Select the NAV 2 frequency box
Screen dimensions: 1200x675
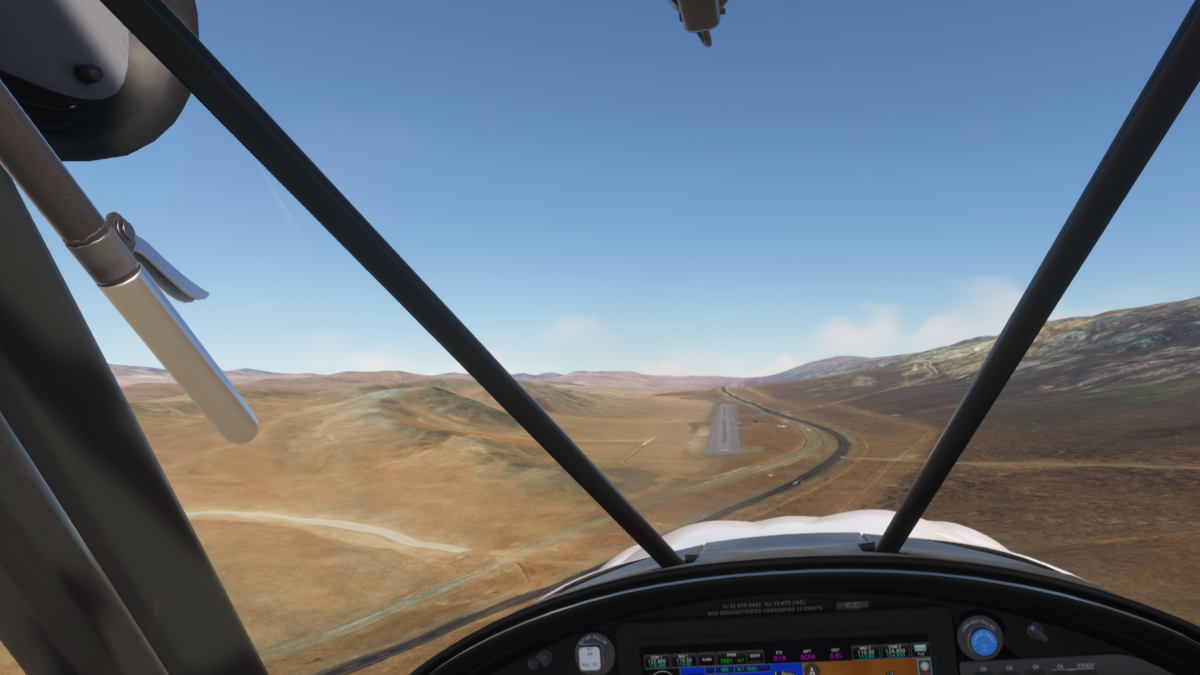click(x=865, y=653)
